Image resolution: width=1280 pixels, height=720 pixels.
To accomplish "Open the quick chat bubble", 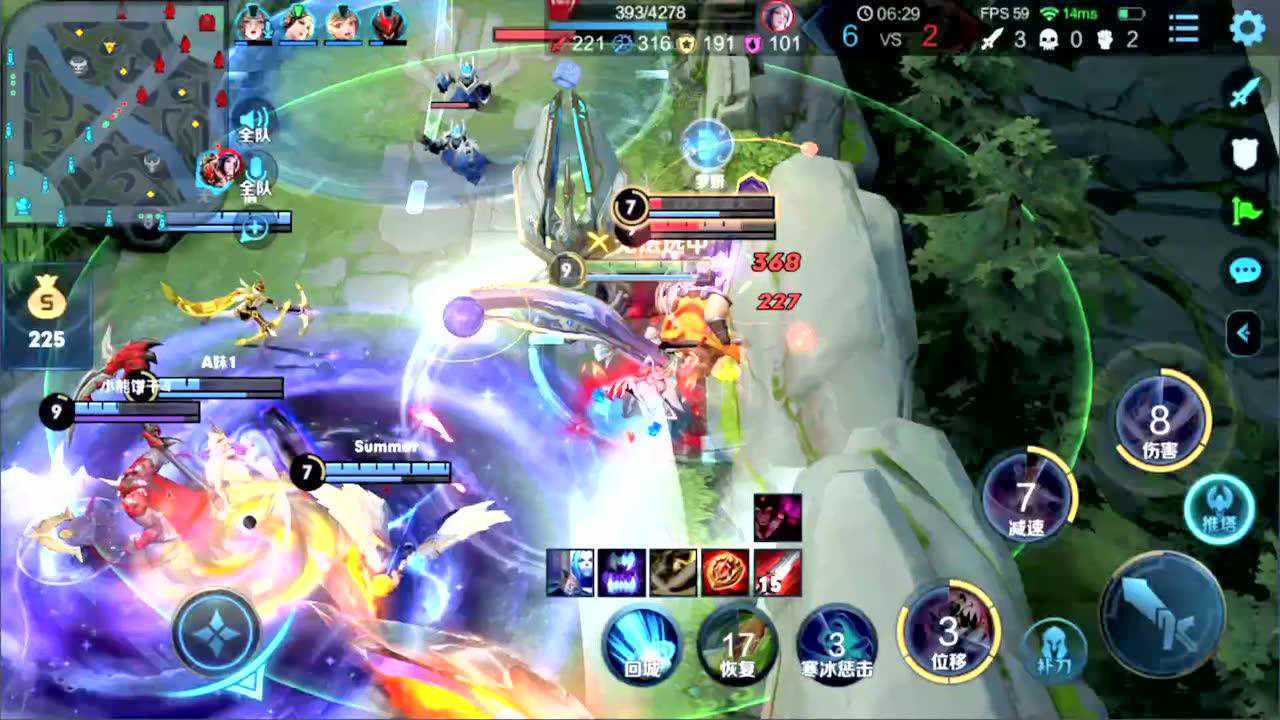I will (1246, 270).
